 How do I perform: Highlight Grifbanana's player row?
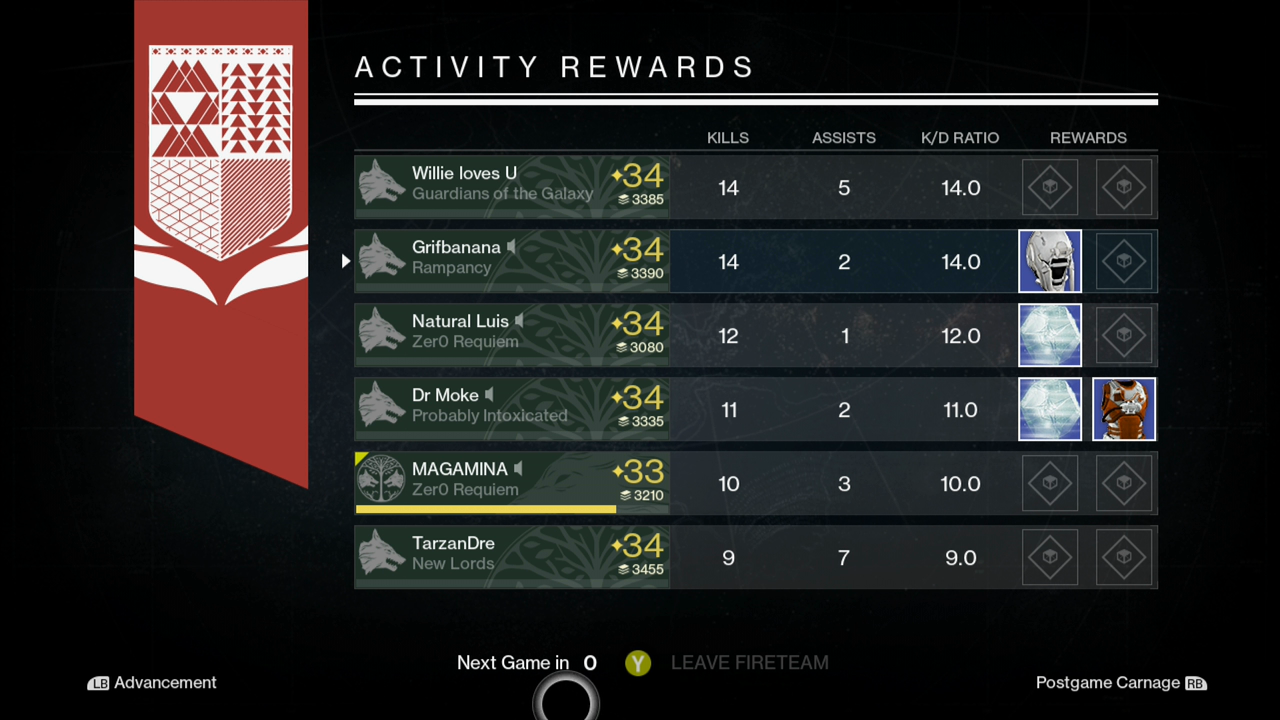click(512, 261)
